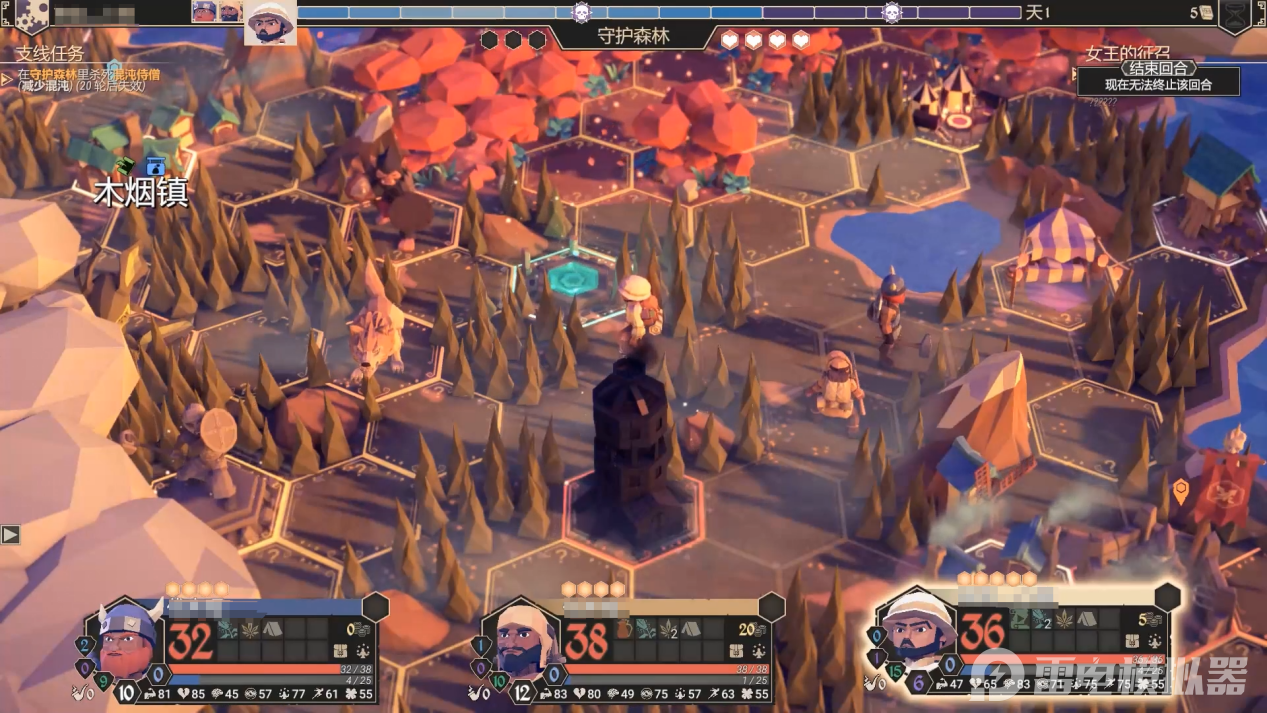This screenshot has height=713, width=1267.
Task: Open the viking hero's equipment scroll icon
Action: point(341,651)
